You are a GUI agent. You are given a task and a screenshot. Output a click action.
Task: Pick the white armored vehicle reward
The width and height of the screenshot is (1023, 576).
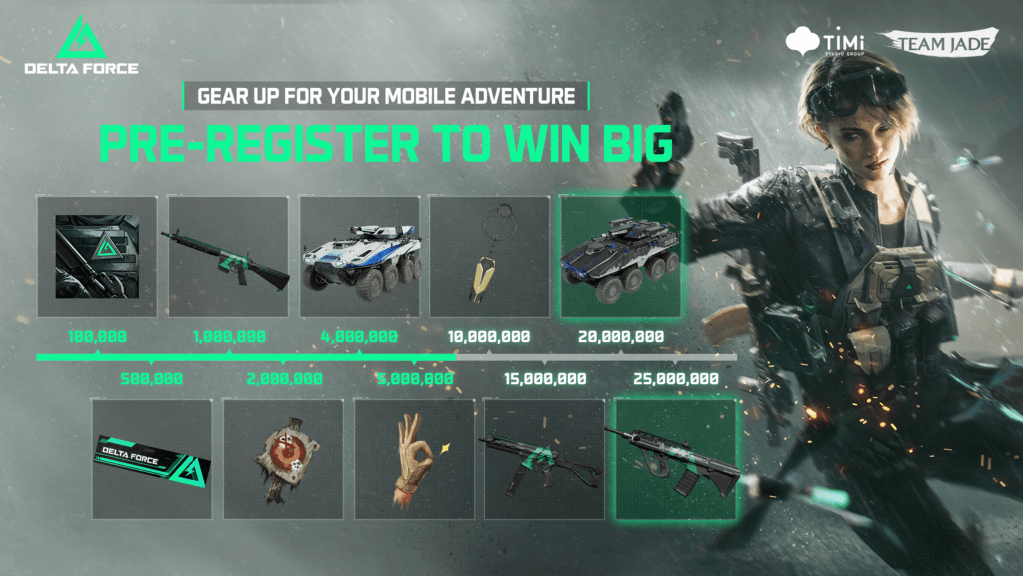pos(359,256)
